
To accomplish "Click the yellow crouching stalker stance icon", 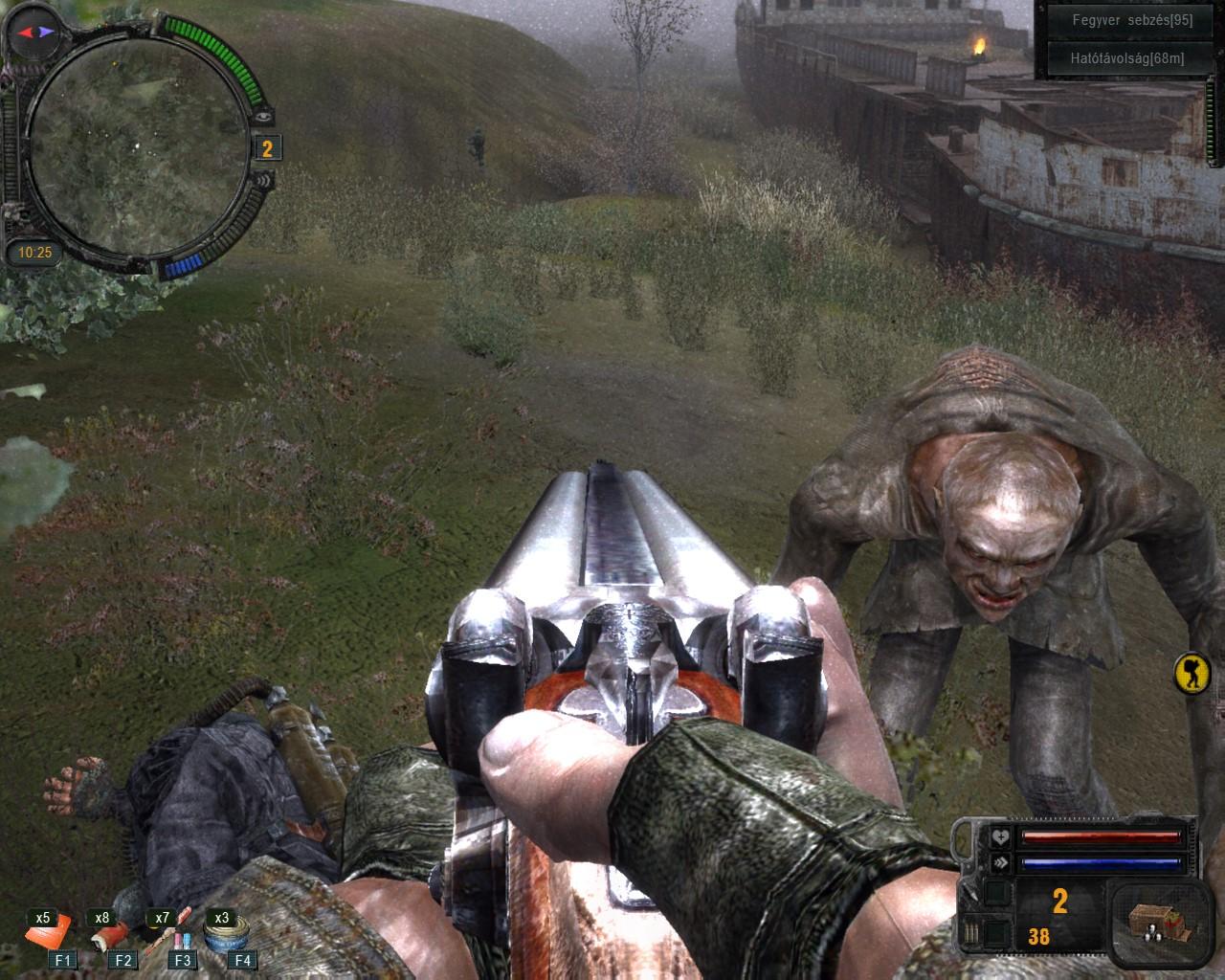I will [1192, 674].
